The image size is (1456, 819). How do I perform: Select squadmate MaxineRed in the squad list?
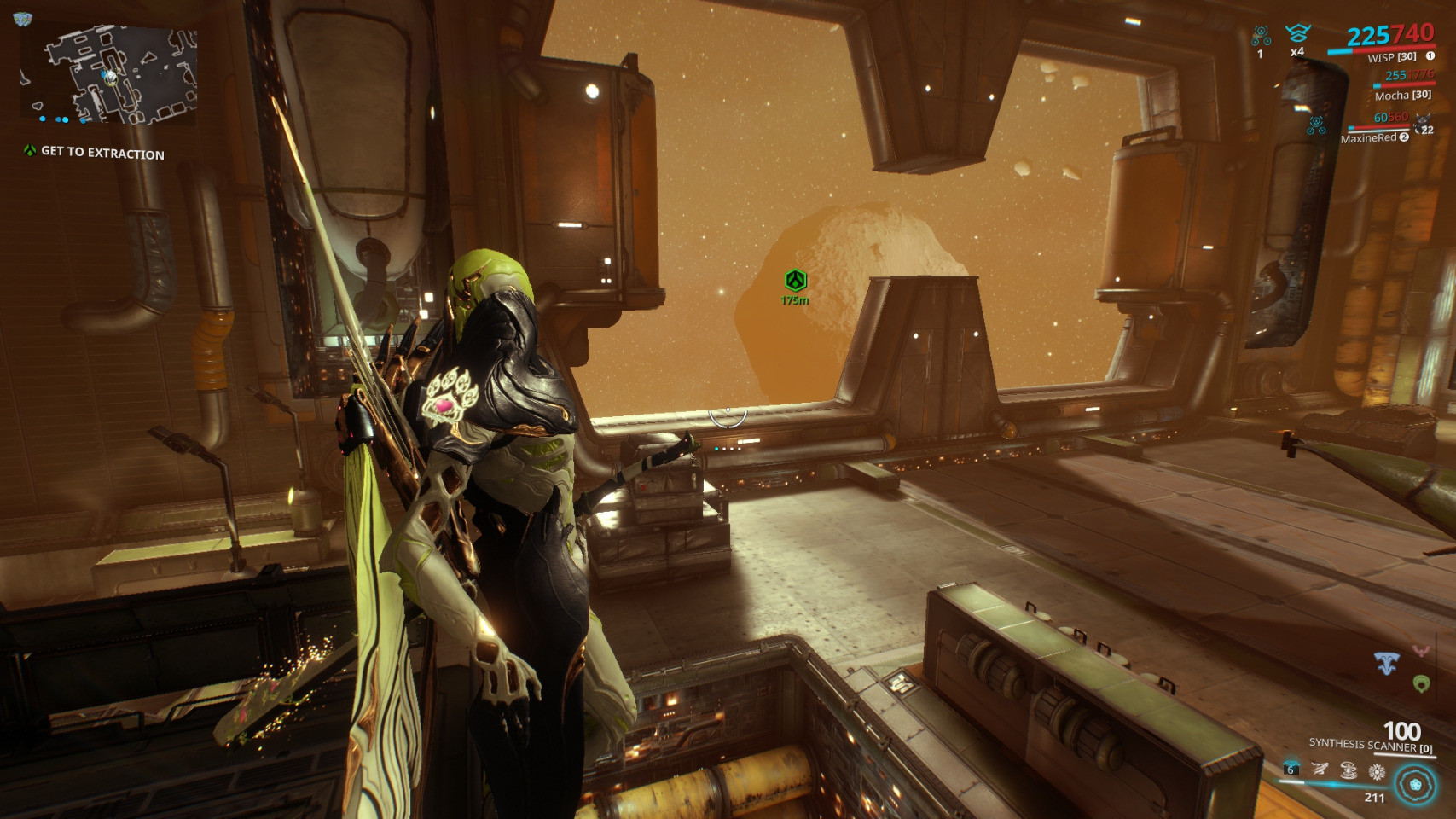pos(1368,138)
